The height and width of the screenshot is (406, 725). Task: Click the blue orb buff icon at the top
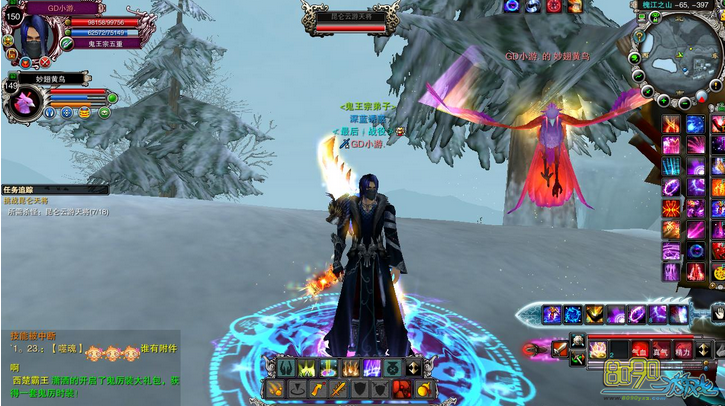click(512, 6)
